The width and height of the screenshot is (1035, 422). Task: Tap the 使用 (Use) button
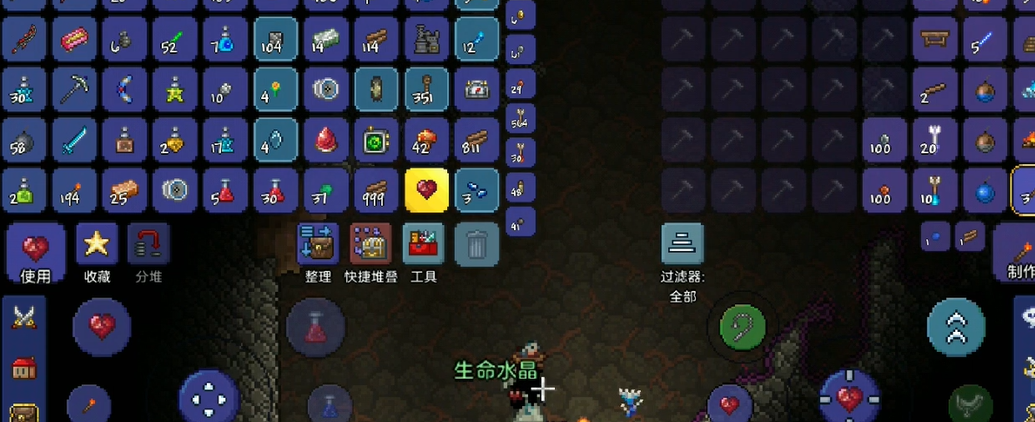(36, 252)
